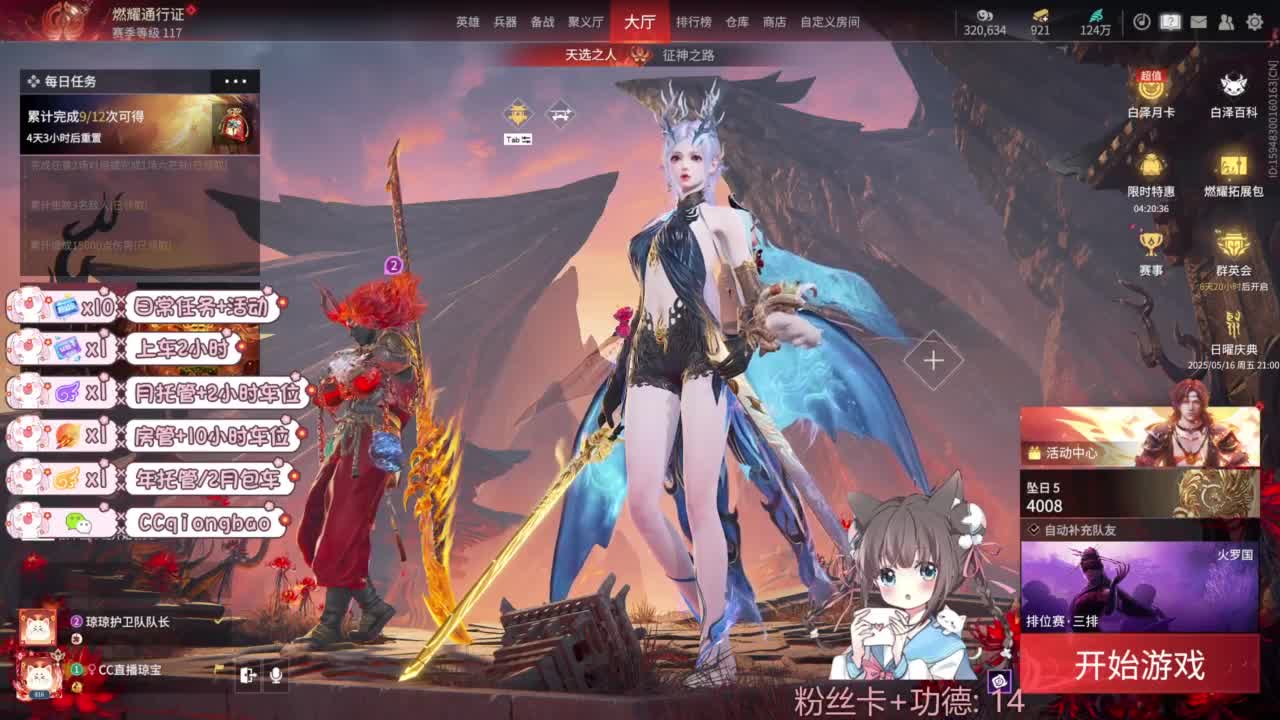Open the mail inbox icon

click(1197, 21)
